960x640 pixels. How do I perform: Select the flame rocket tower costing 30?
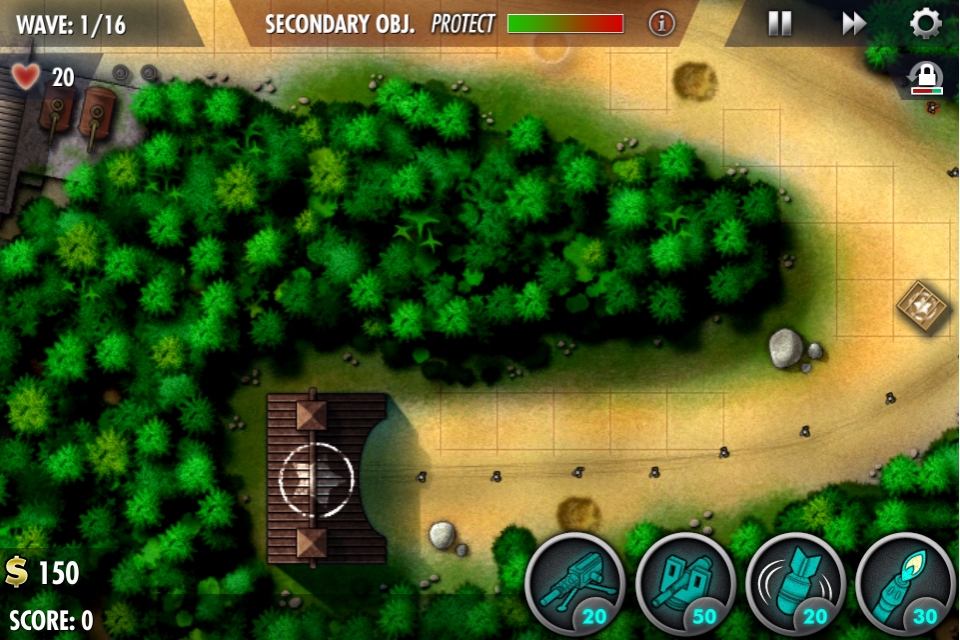click(905, 584)
